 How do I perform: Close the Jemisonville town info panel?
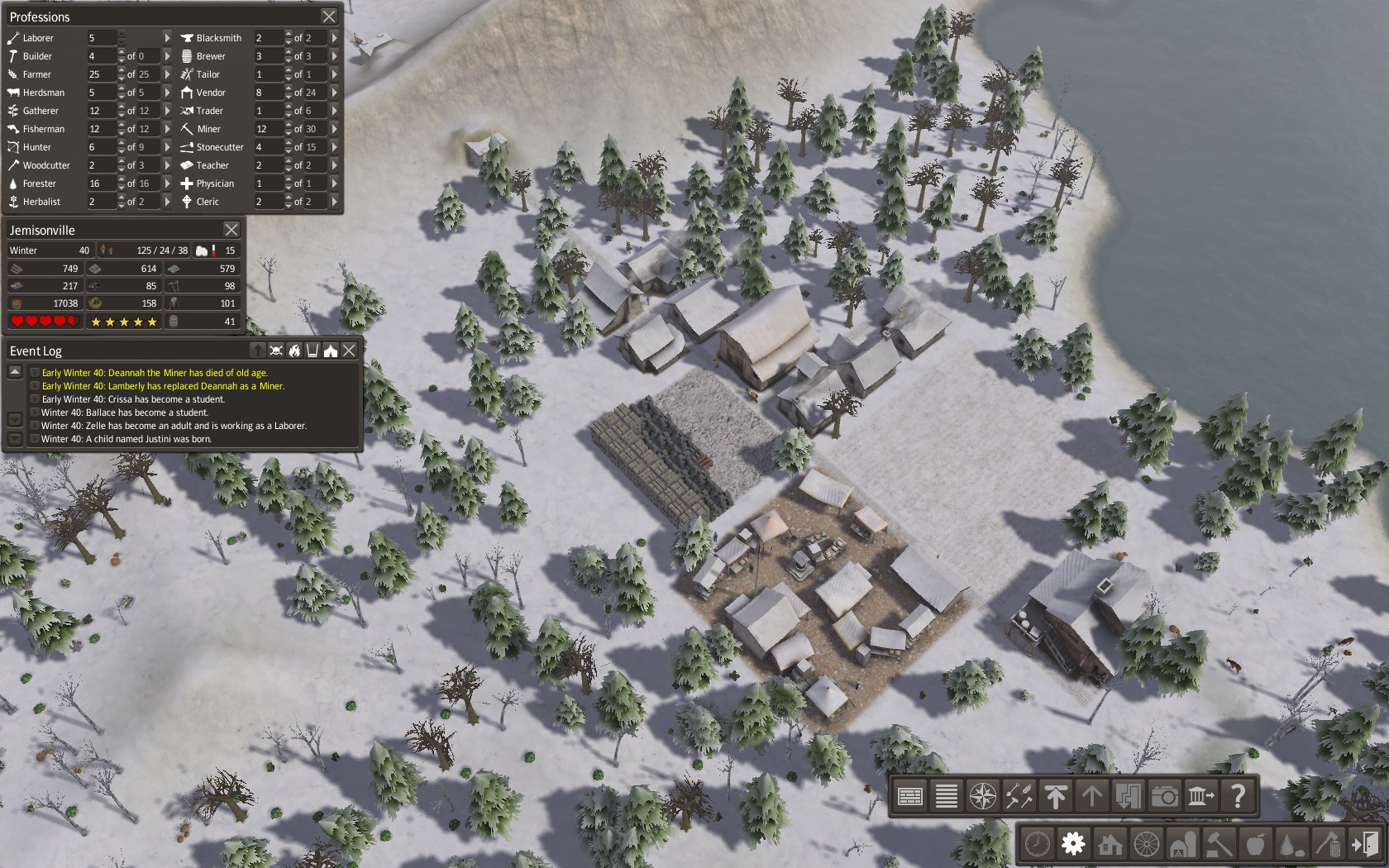tap(231, 230)
